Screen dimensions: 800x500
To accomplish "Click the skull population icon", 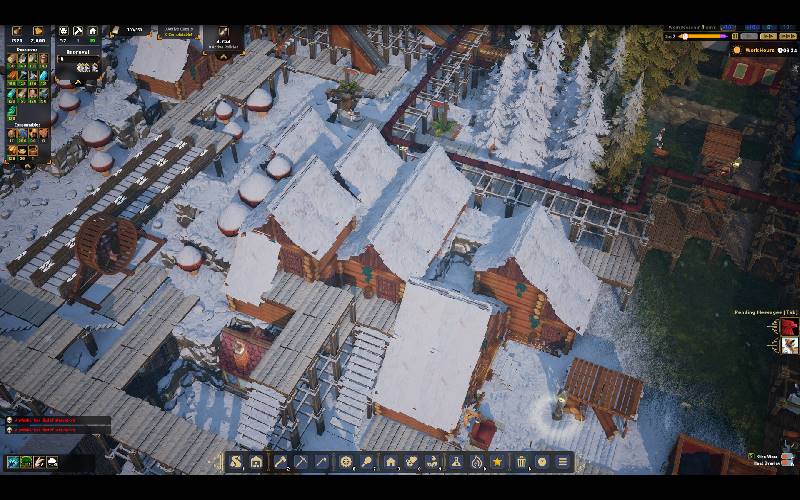I will [64, 32].
